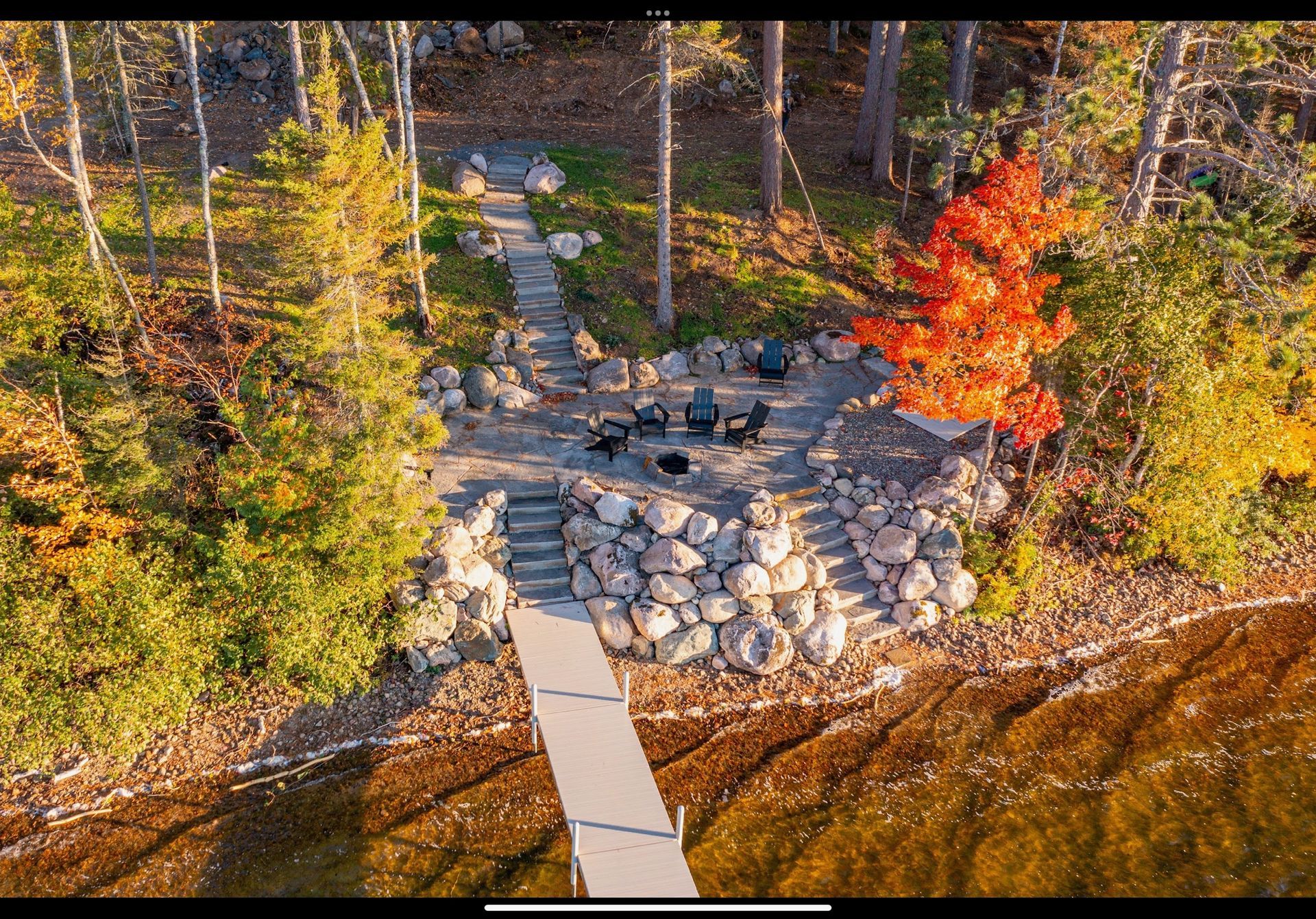This screenshot has height=919, width=1316.
Task: Open the three-dot multitasking menu
Action: coord(657,12)
